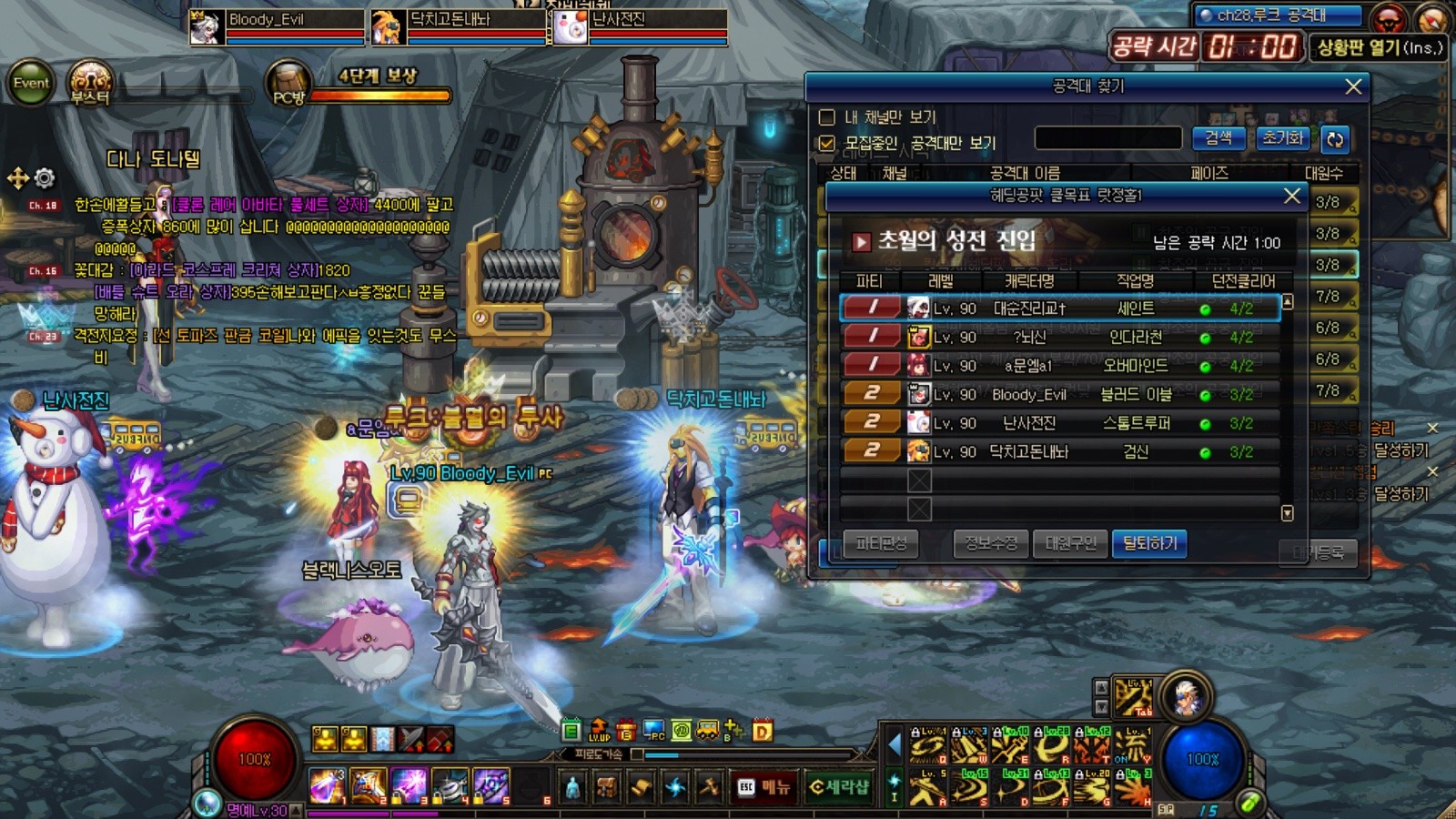Open the status board via 상황판 열기
Viewport: 1456px width, 819px height.
click(1378, 47)
